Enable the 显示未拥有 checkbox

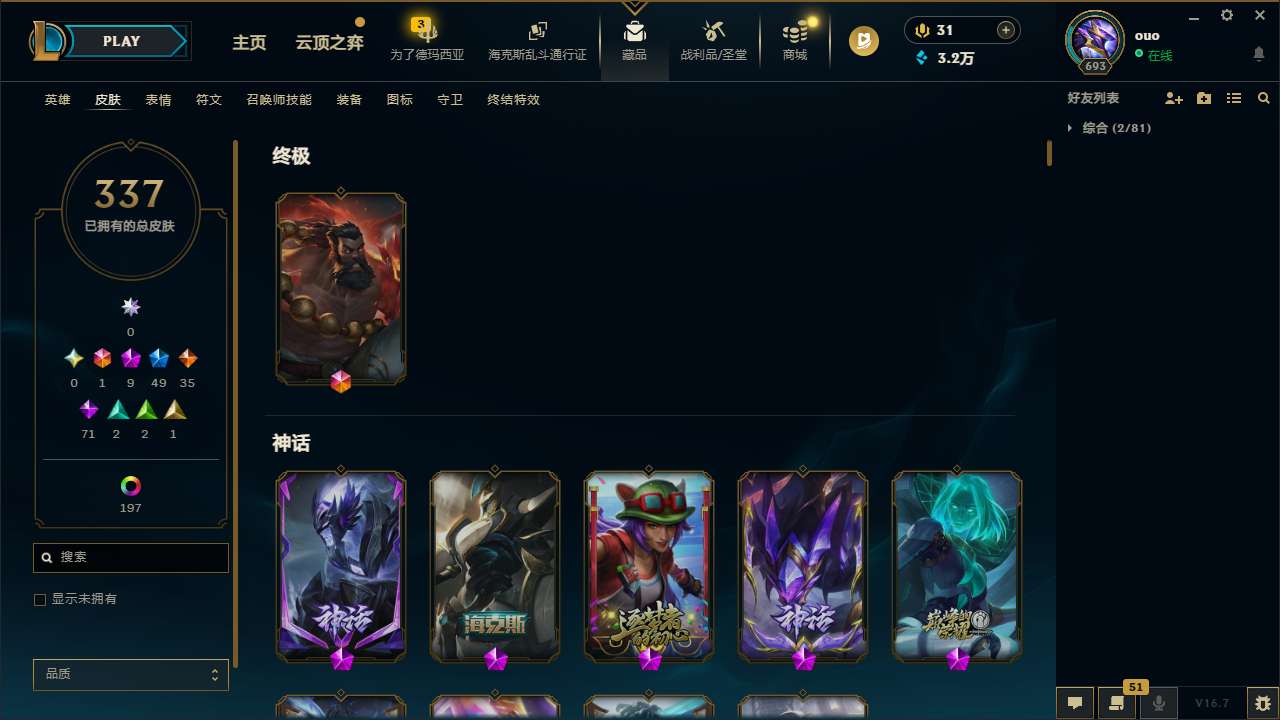tap(40, 599)
